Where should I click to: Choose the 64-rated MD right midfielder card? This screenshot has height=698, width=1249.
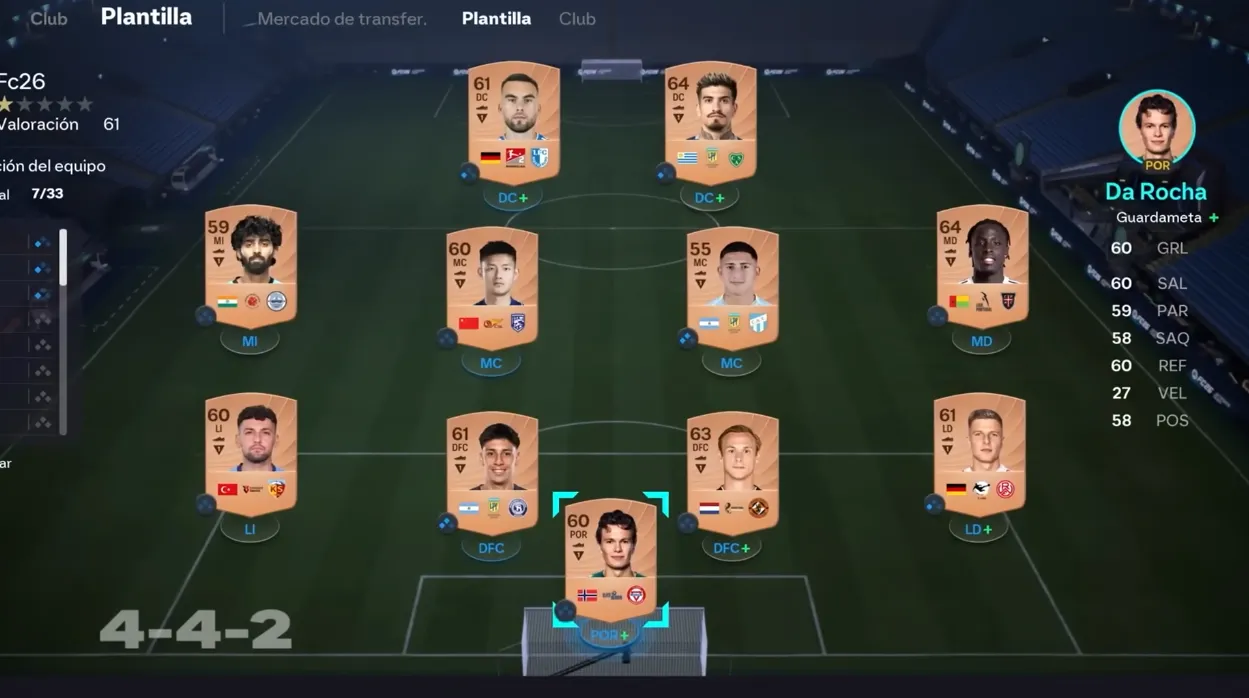tap(982, 266)
